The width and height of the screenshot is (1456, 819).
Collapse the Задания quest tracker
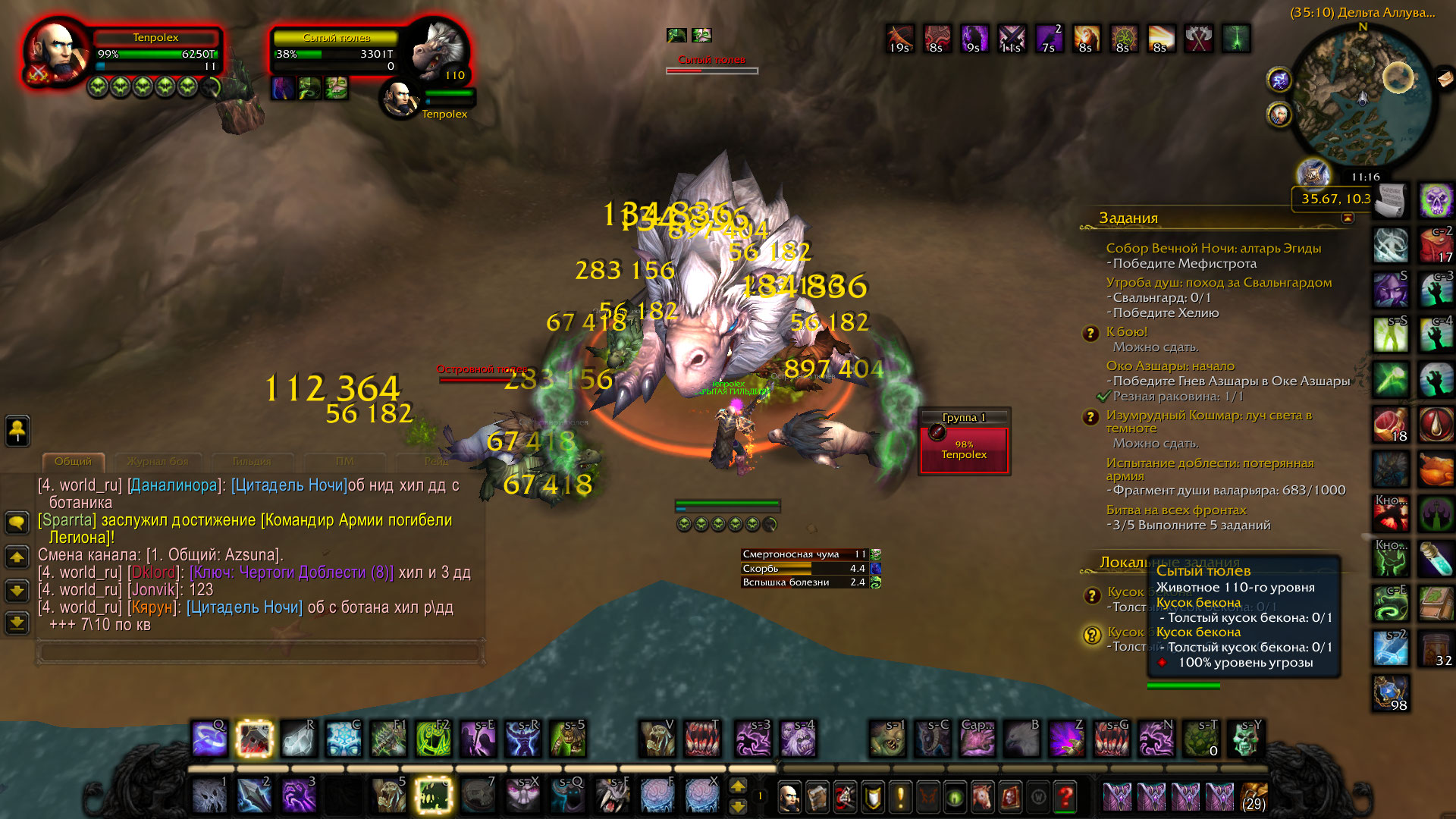[1348, 218]
